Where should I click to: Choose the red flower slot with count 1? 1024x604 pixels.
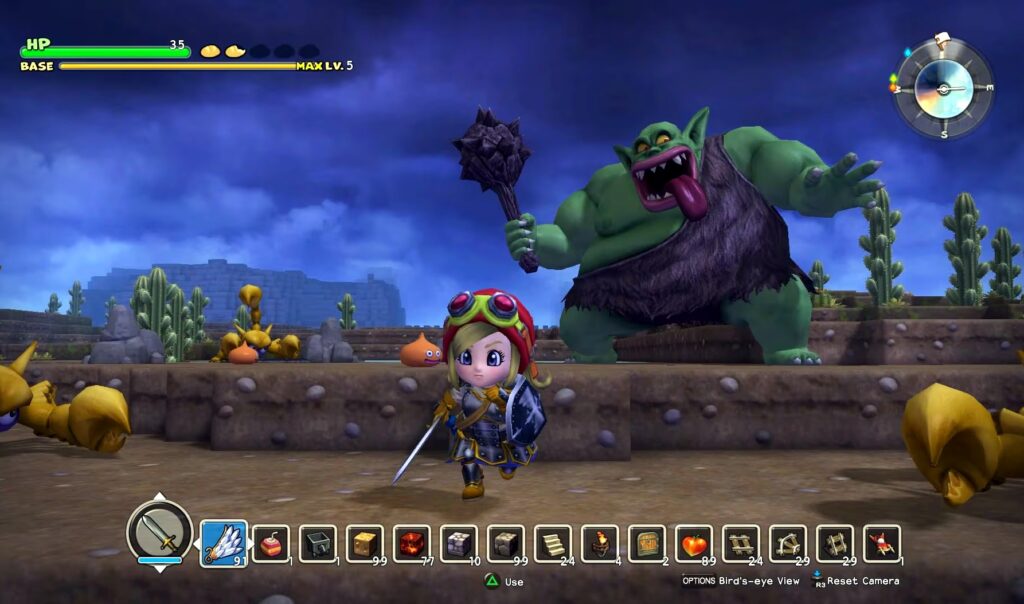[882, 543]
